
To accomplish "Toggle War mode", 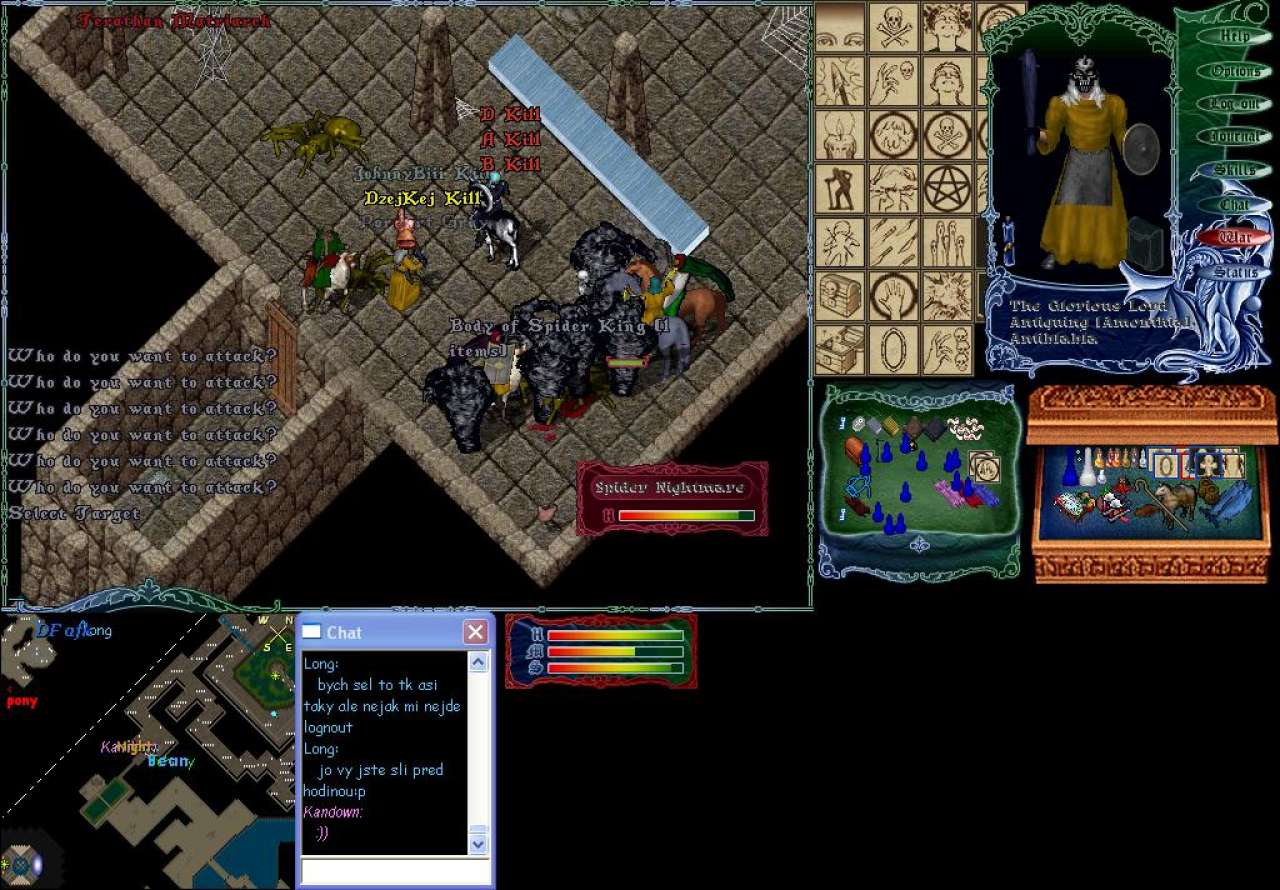I will [x=1236, y=238].
